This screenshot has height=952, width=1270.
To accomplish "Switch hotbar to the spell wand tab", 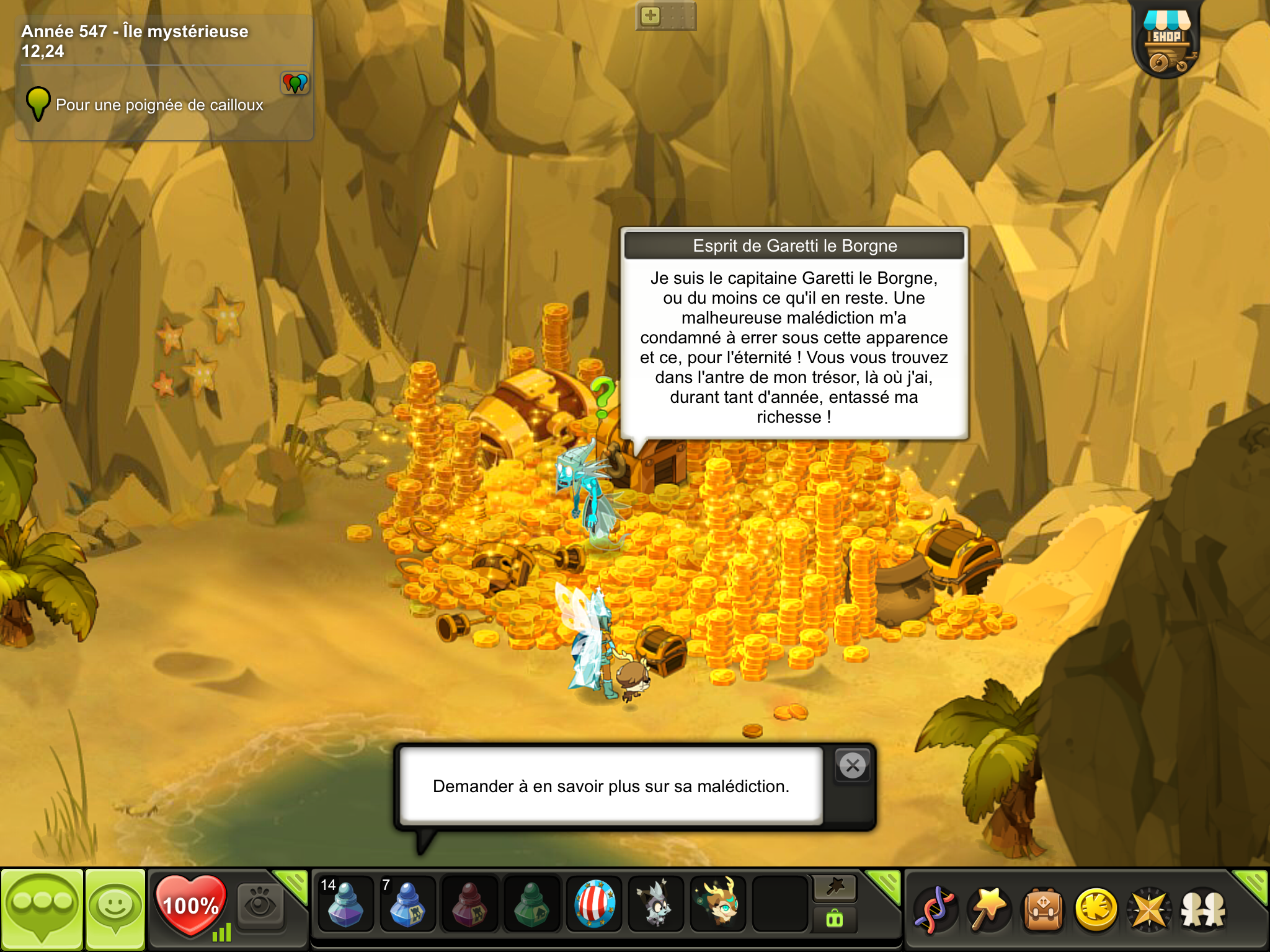I will coord(835,888).
